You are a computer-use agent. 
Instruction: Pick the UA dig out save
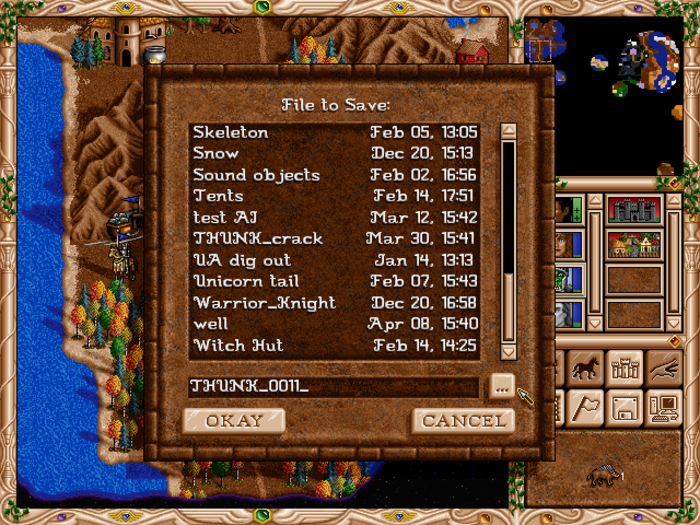(x=334, y=260)
